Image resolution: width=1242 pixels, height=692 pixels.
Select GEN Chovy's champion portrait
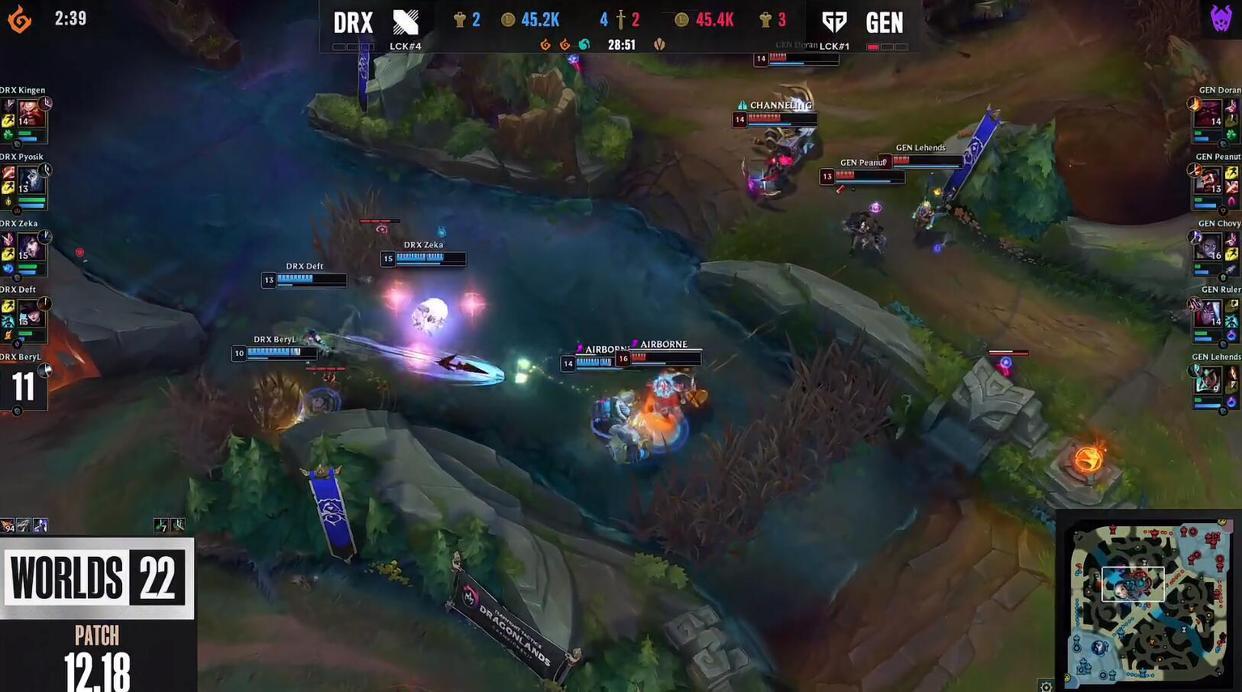pos(1208,246)
